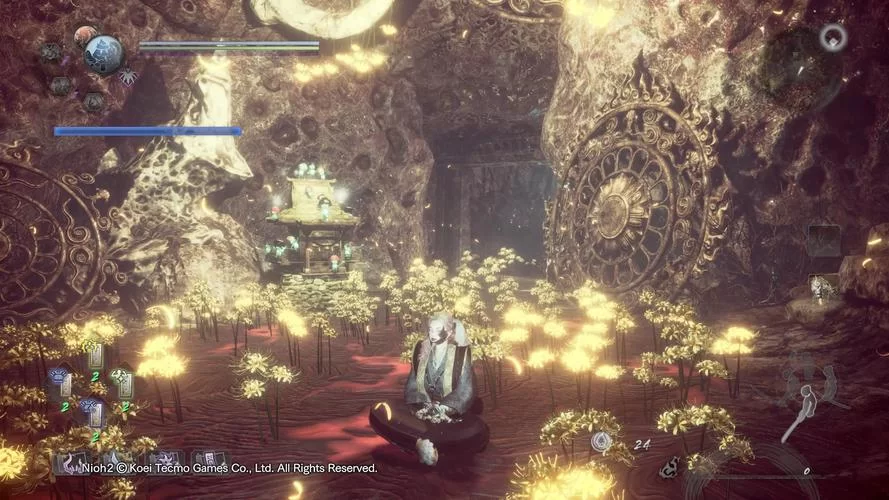This screenshot has width=889, height=500.
Task: Select the slot showing a white creature
Action: 824,287
